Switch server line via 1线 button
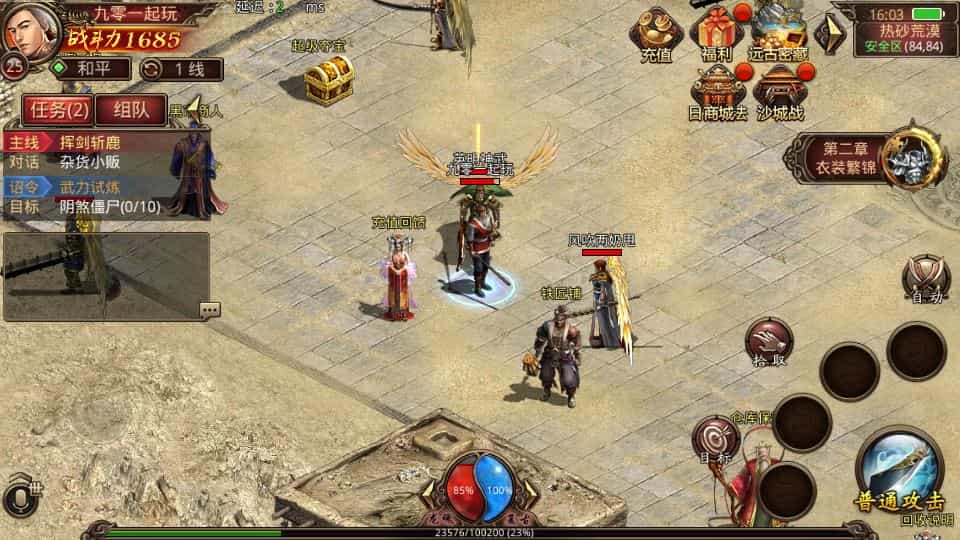The width and height of the screenshot is (960, 540). 181,69
